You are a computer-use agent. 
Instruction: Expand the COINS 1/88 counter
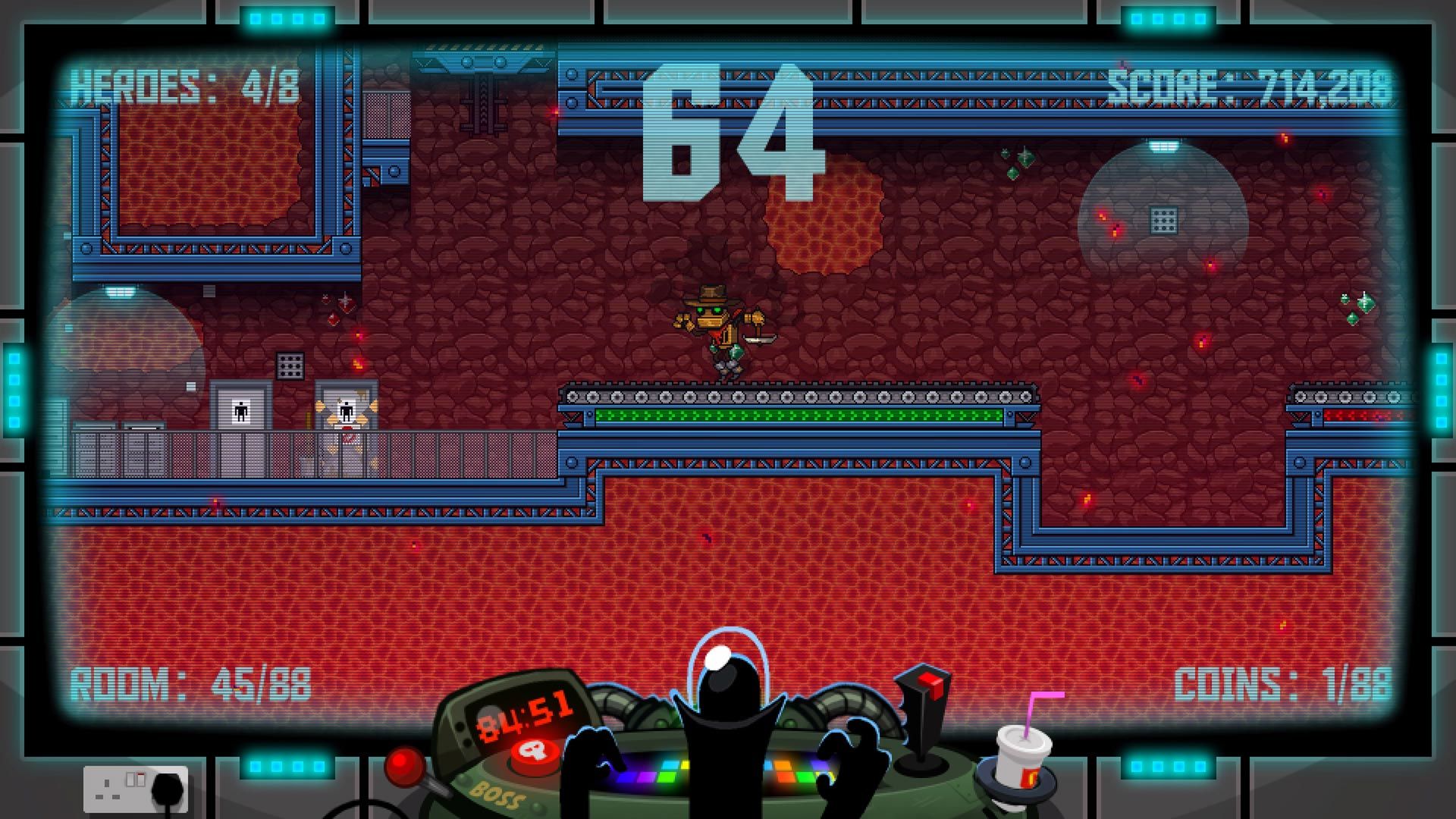pyautogui.click(x=1282, y=682)
